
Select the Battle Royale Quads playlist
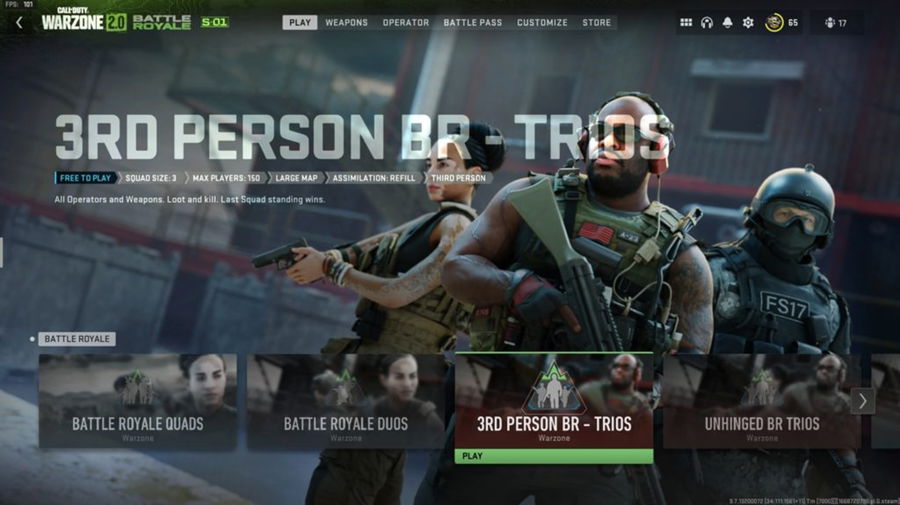(138, 401)
